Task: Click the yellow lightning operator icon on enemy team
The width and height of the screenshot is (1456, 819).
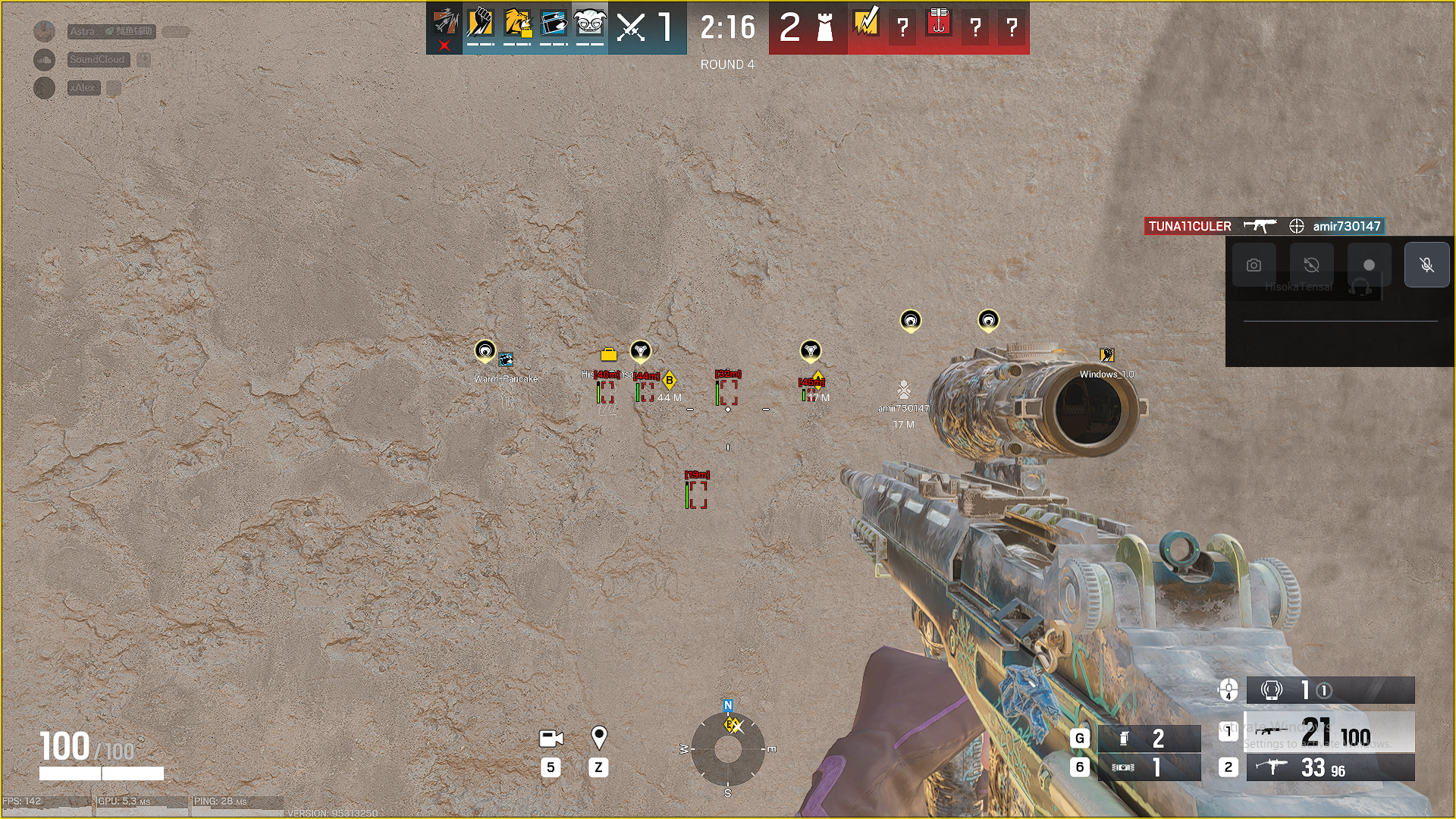Action: [x=866, y=23]
